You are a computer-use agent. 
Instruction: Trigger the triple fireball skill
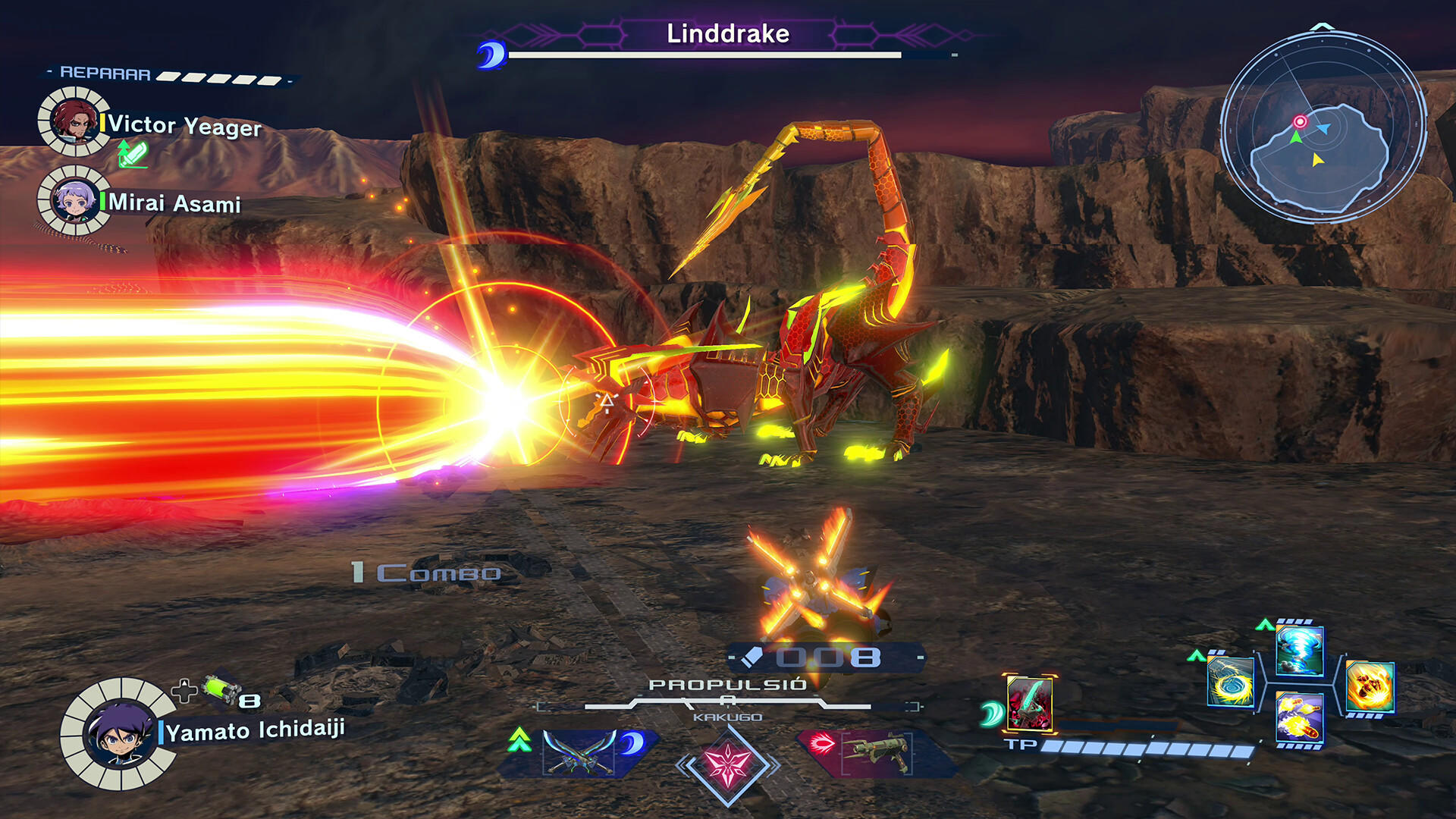click(x=1300, y=717)
